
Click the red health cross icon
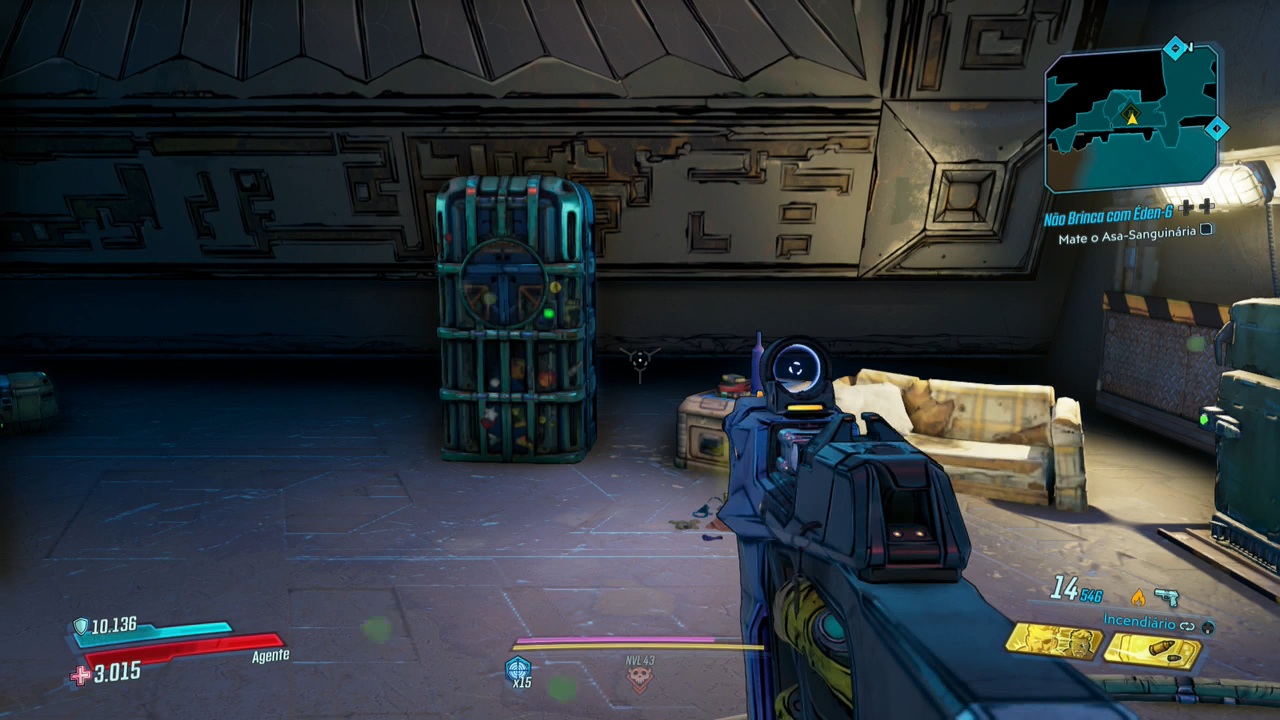pyautogui.click(x=80, y=675)
